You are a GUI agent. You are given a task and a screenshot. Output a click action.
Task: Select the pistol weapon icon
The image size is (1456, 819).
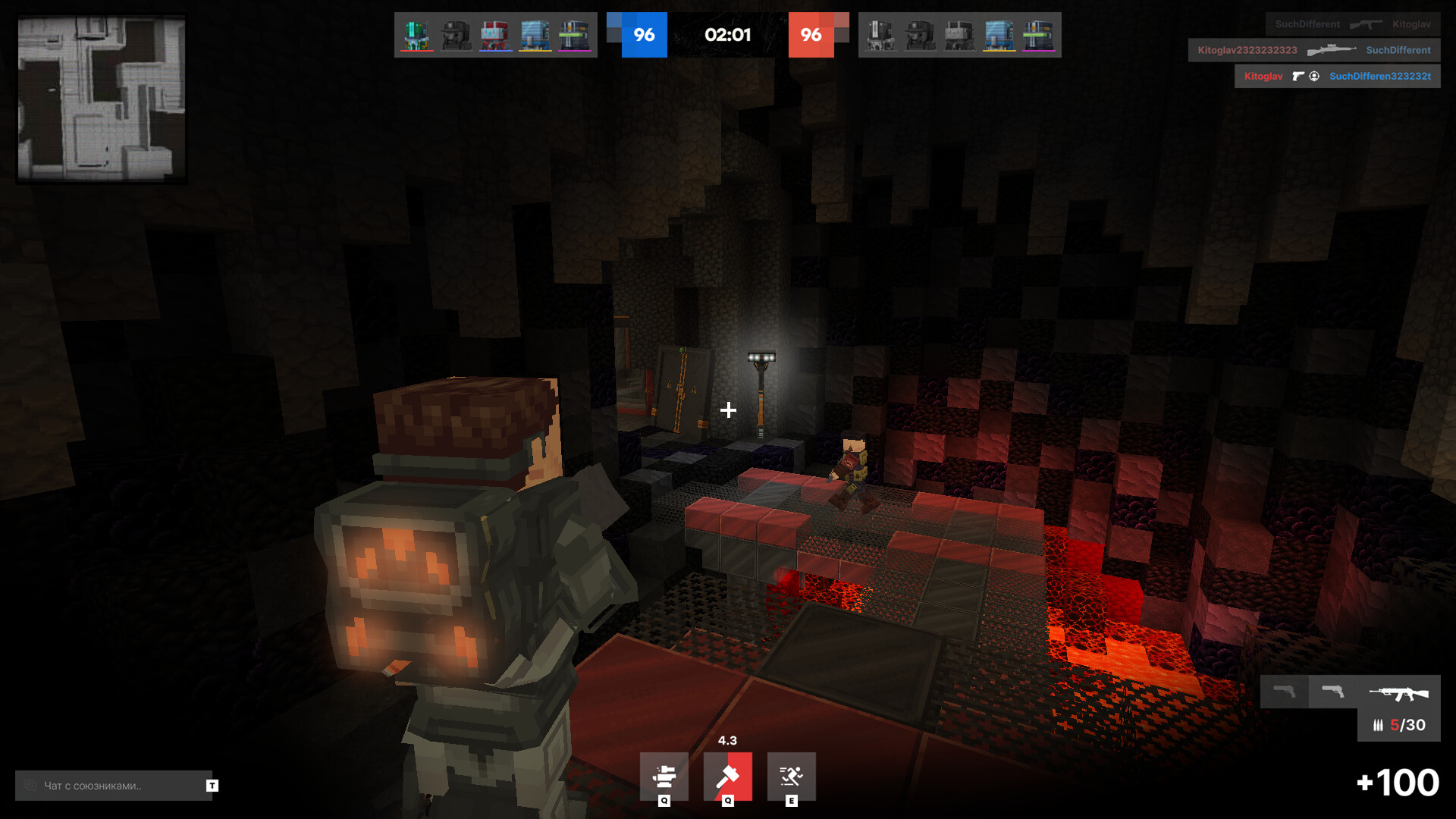tap(1286, 692)
